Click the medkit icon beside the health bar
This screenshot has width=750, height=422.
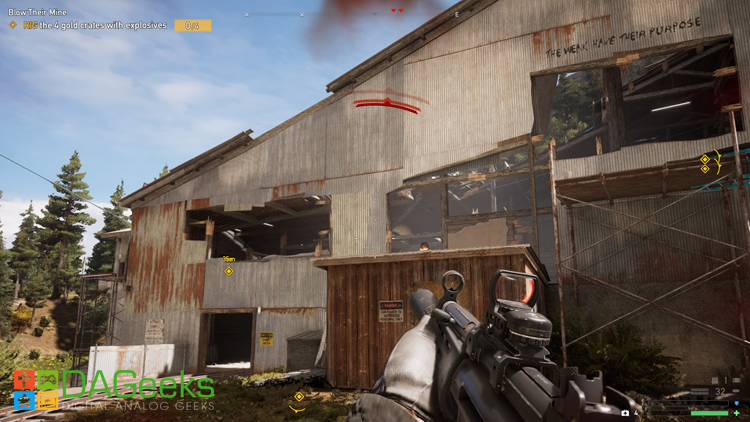click(625, 412)
